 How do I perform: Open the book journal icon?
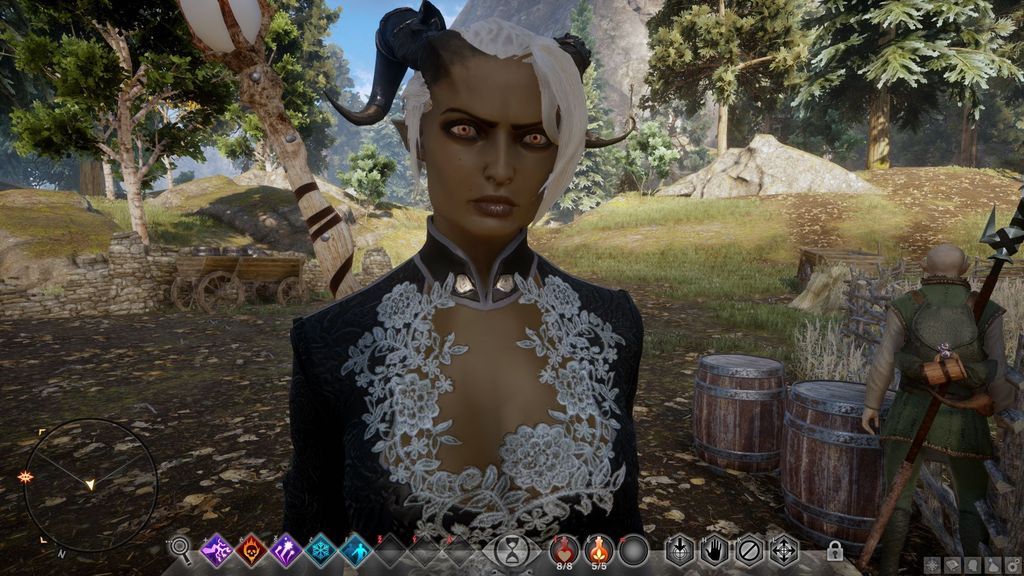coord(950,566)
